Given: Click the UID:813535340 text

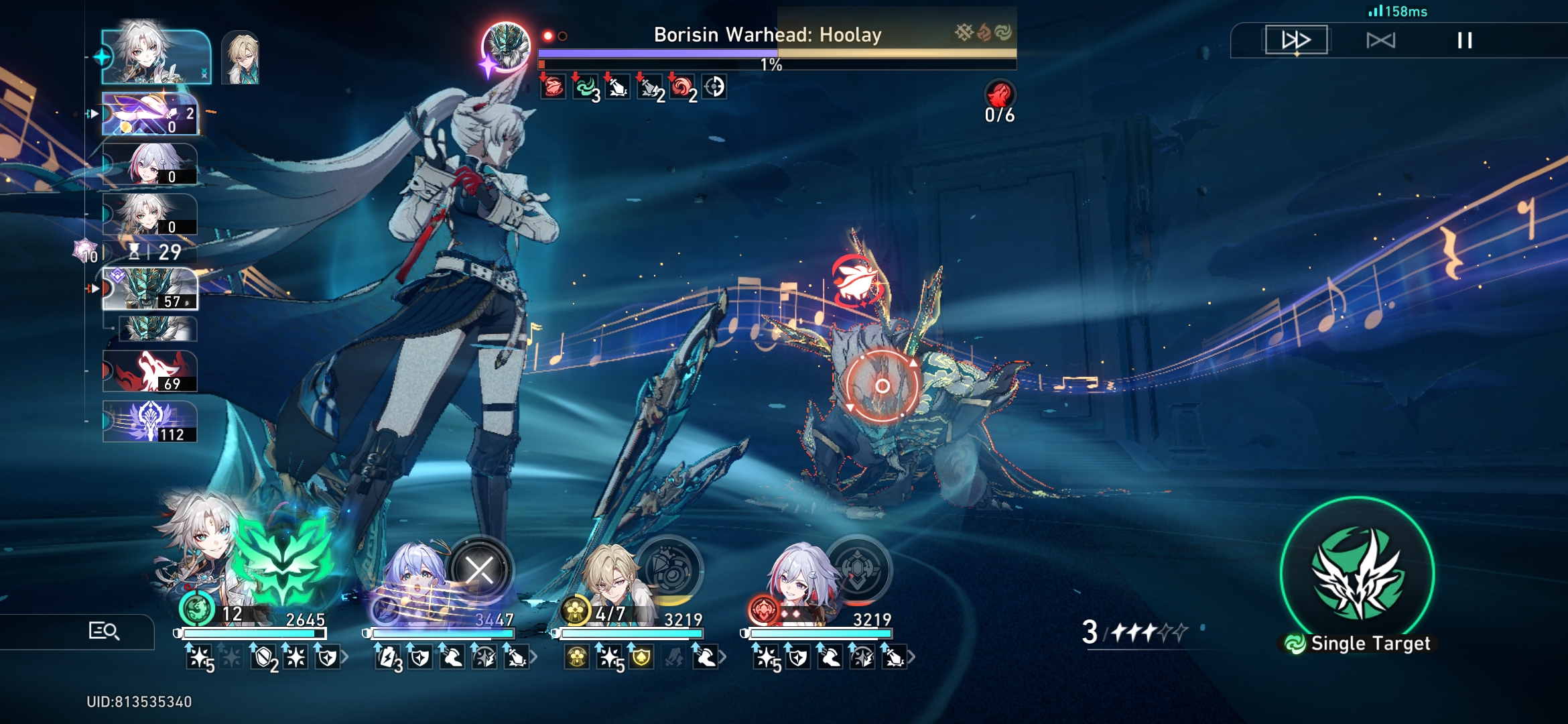Looking at the screenshot, I should point(139,700).
